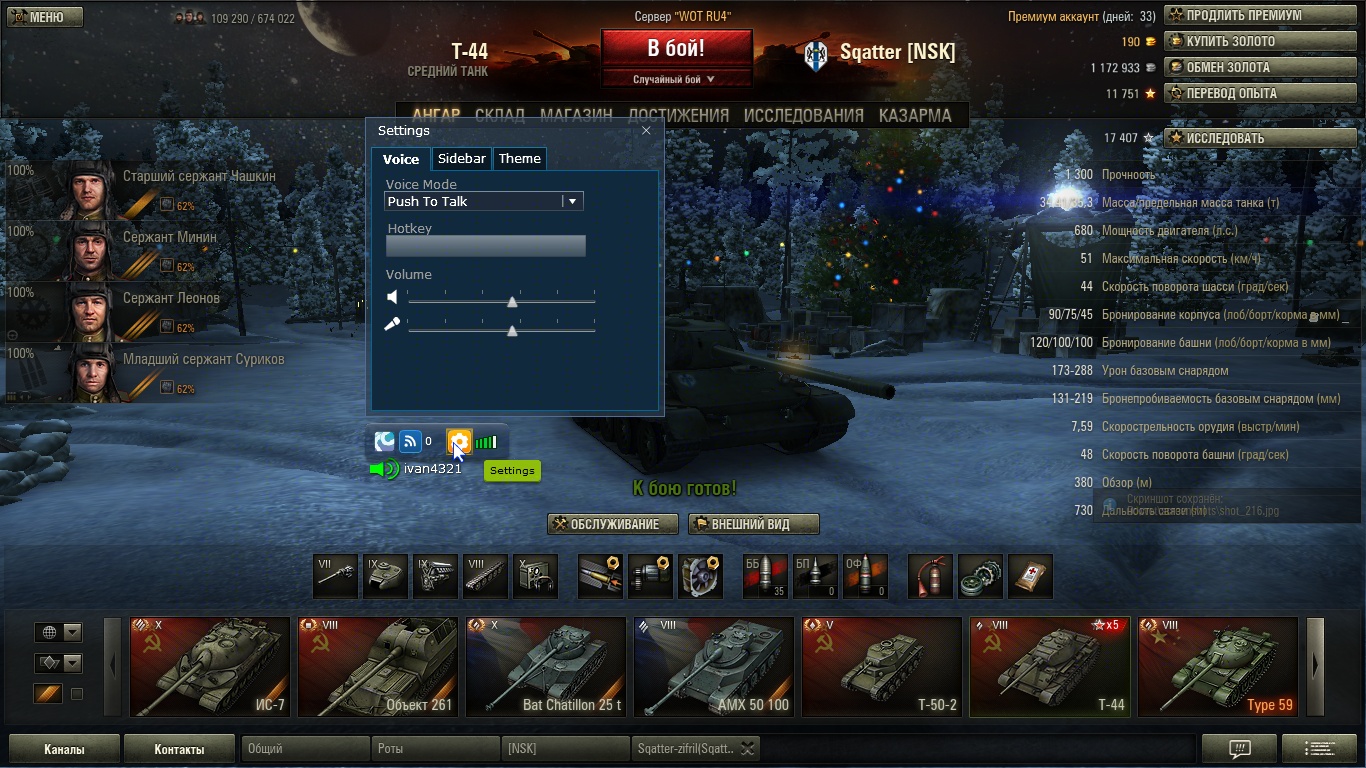The width and height of the screenshot is (1366, 768).
Task: Click the Hotkey input field
Action: click(485, 246)
